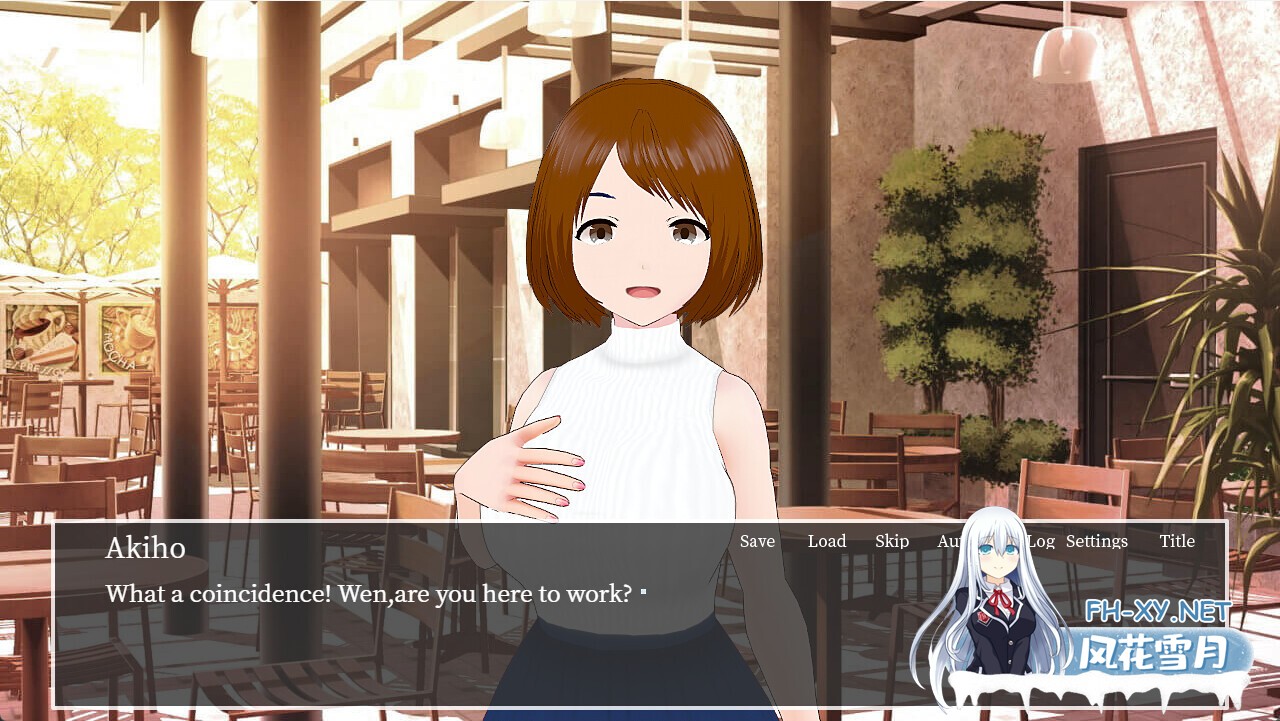The image size is (1280, 721).
Task: Open the Load screen
Action: pos(827,541)
